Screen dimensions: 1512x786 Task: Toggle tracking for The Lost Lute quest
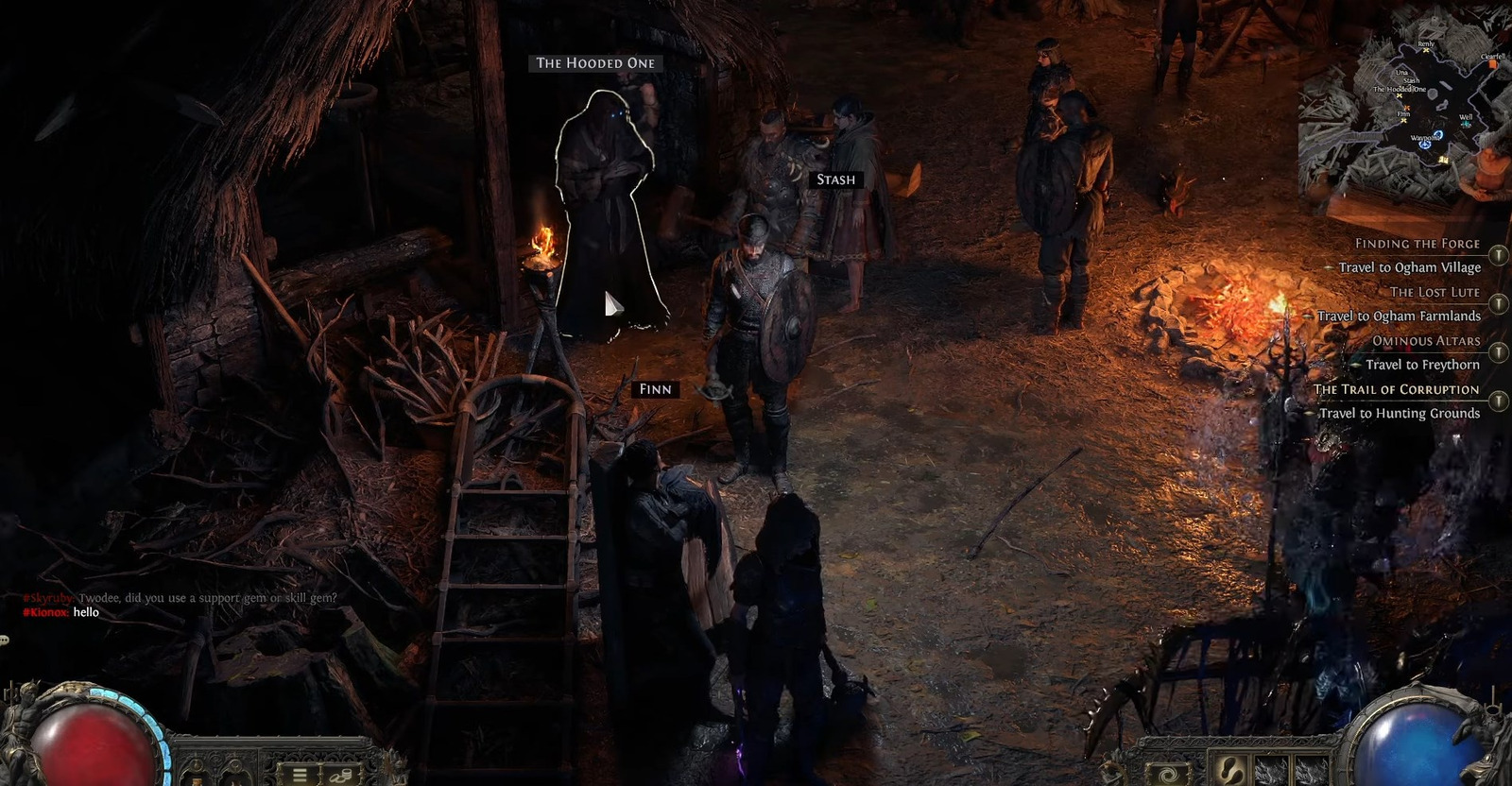1499,303
